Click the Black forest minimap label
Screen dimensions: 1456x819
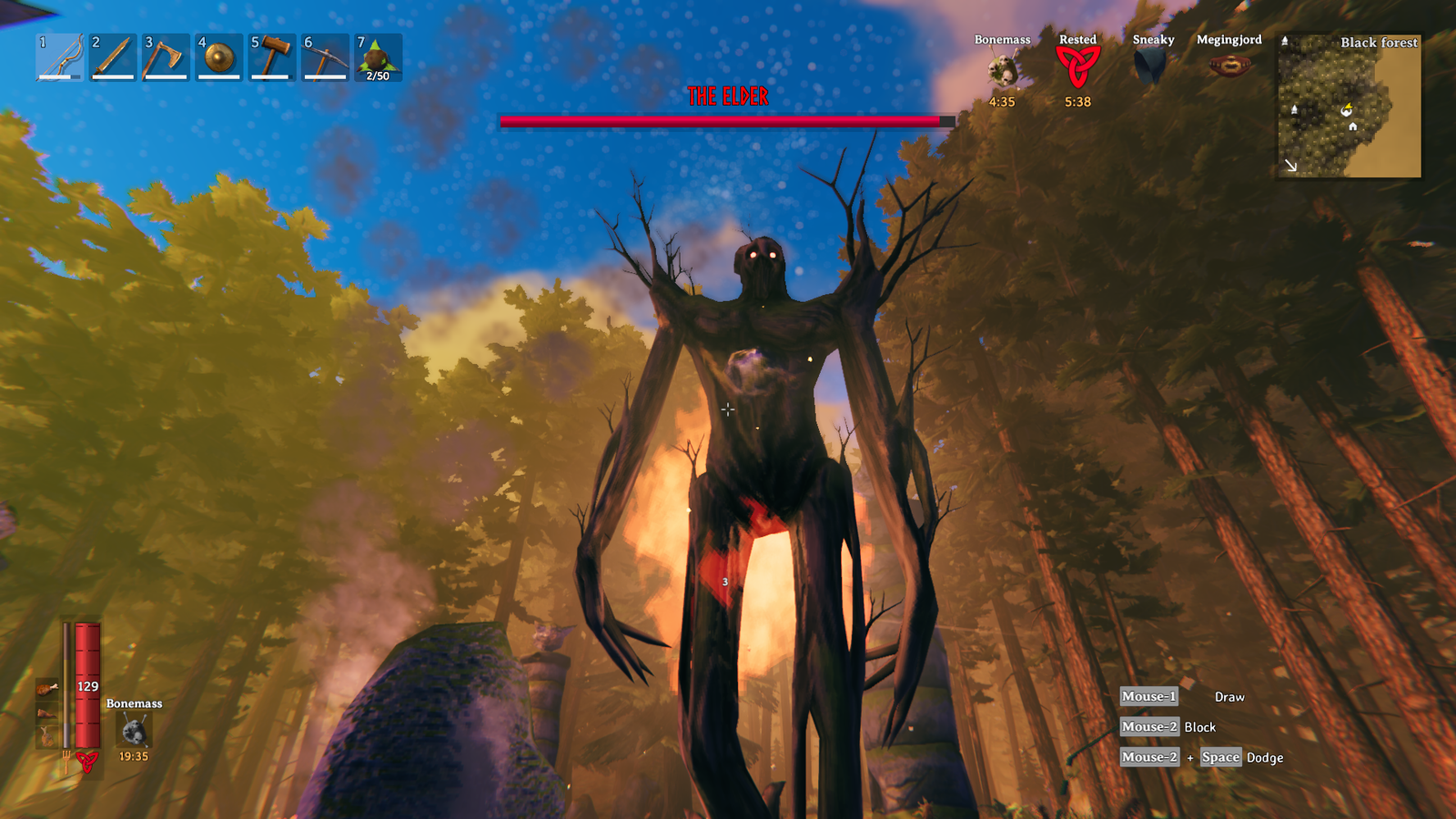pyautogui.click(x=1379, y=43)
